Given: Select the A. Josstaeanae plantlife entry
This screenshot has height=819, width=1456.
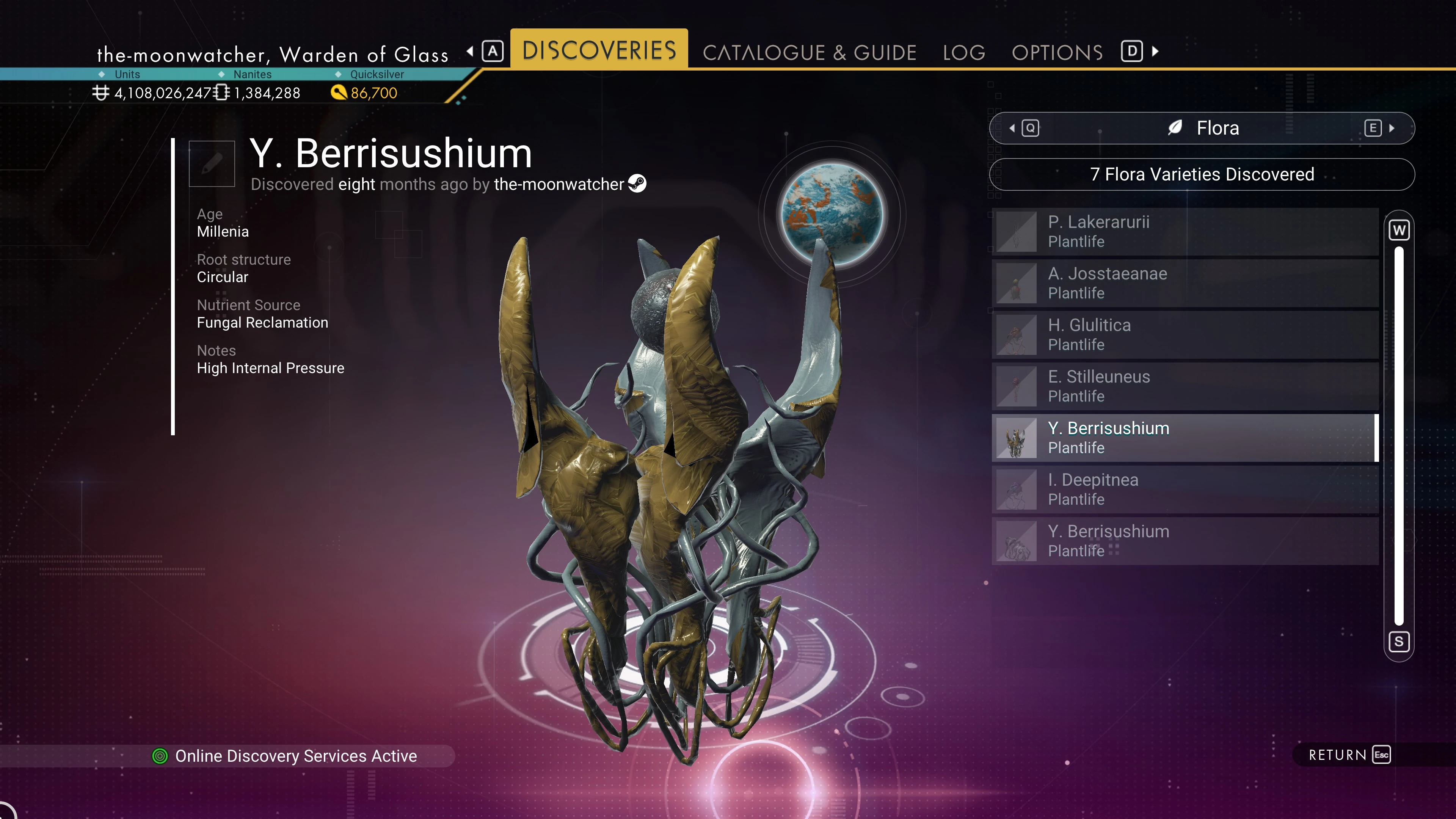Looking at the screenshot, I should 1185,283.
